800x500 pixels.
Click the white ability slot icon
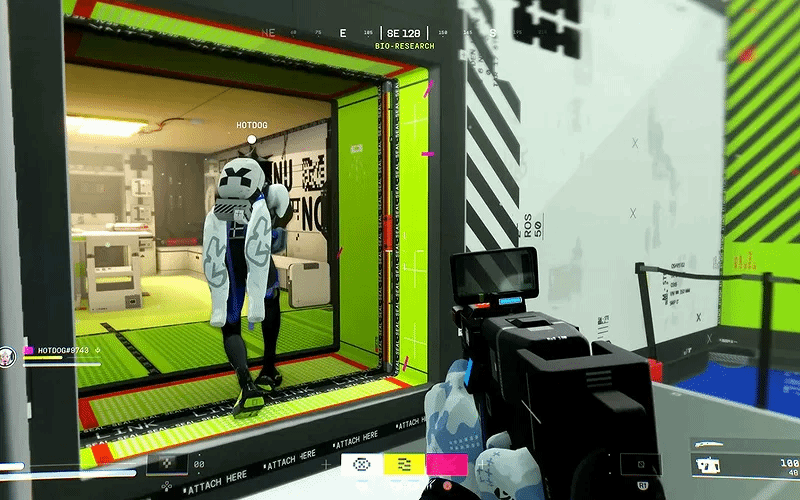coord(362,464)
